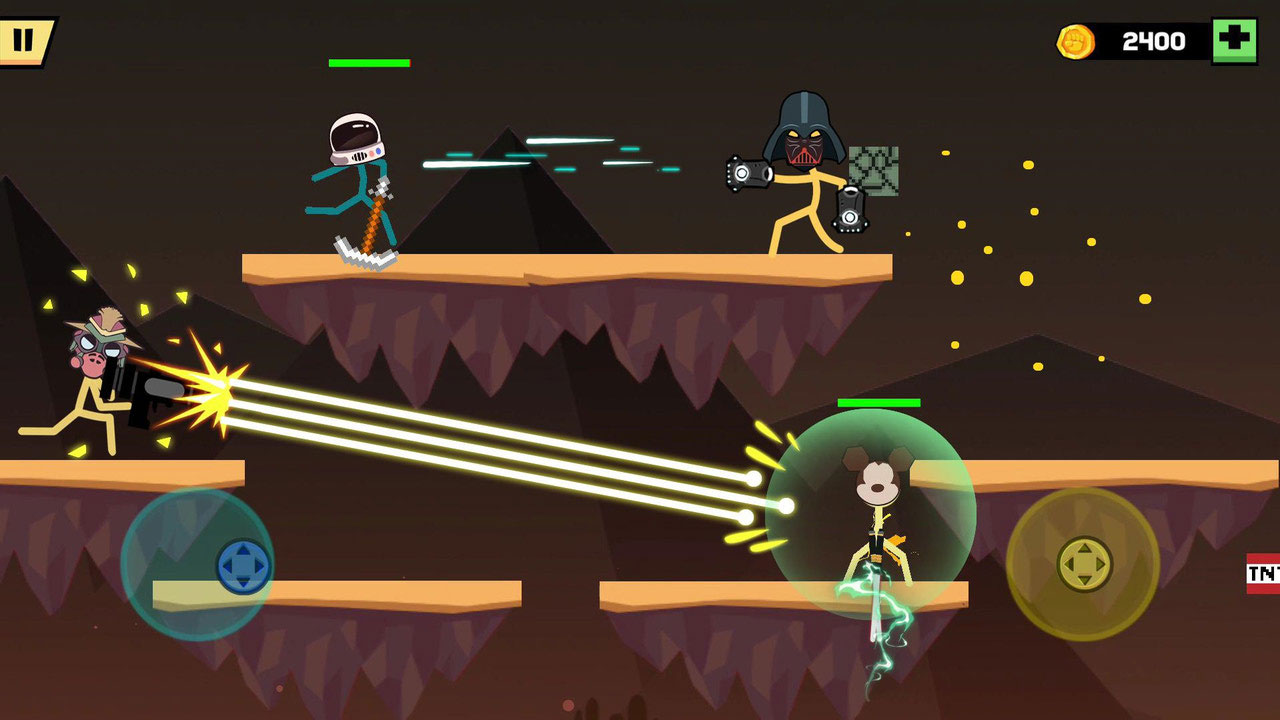Tap the yellow attack joystick
This screenshot has width=1280, height=720.
click(1085, 563)
